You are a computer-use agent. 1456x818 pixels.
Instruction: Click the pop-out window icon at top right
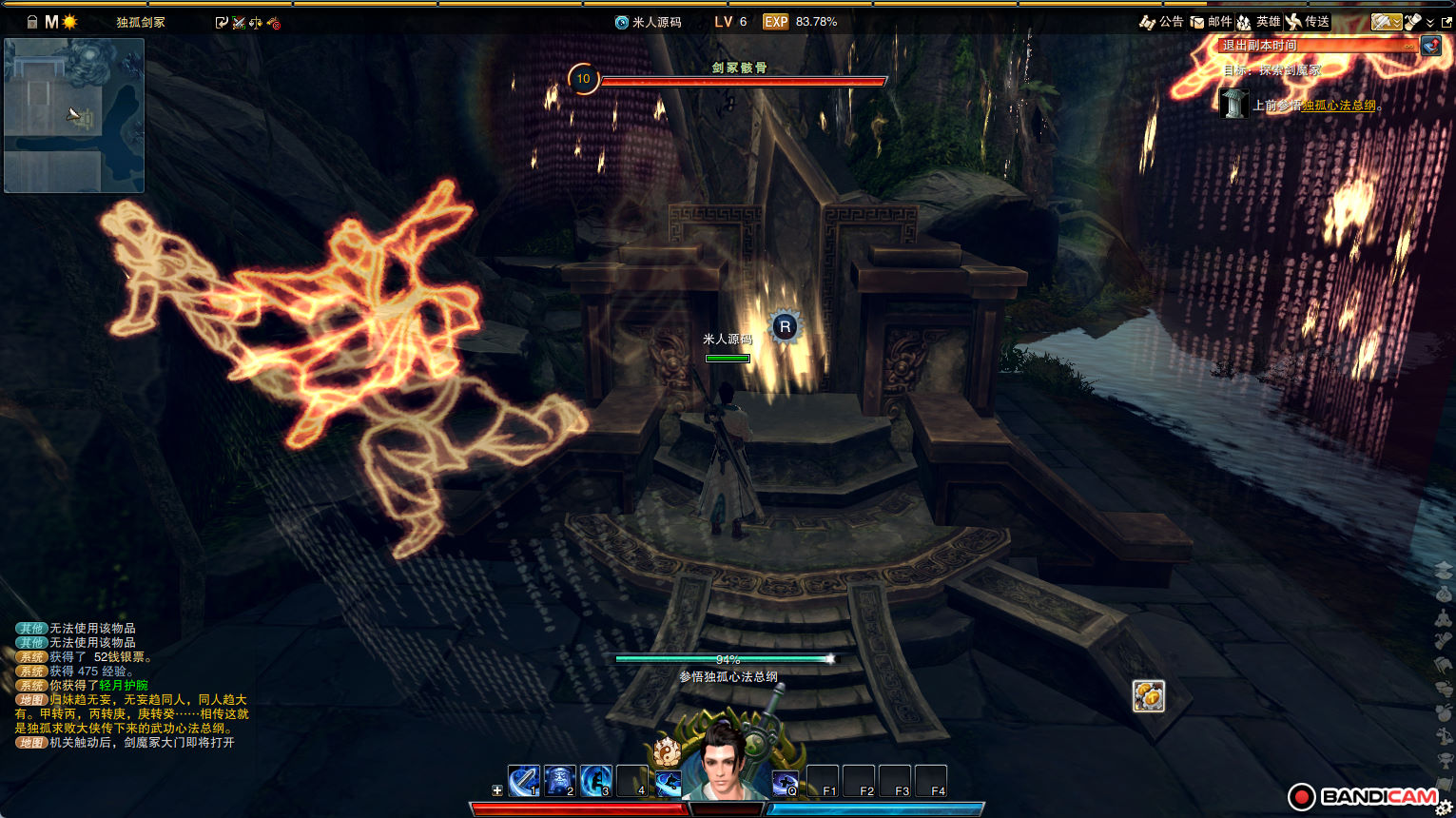coord(1446,22)
